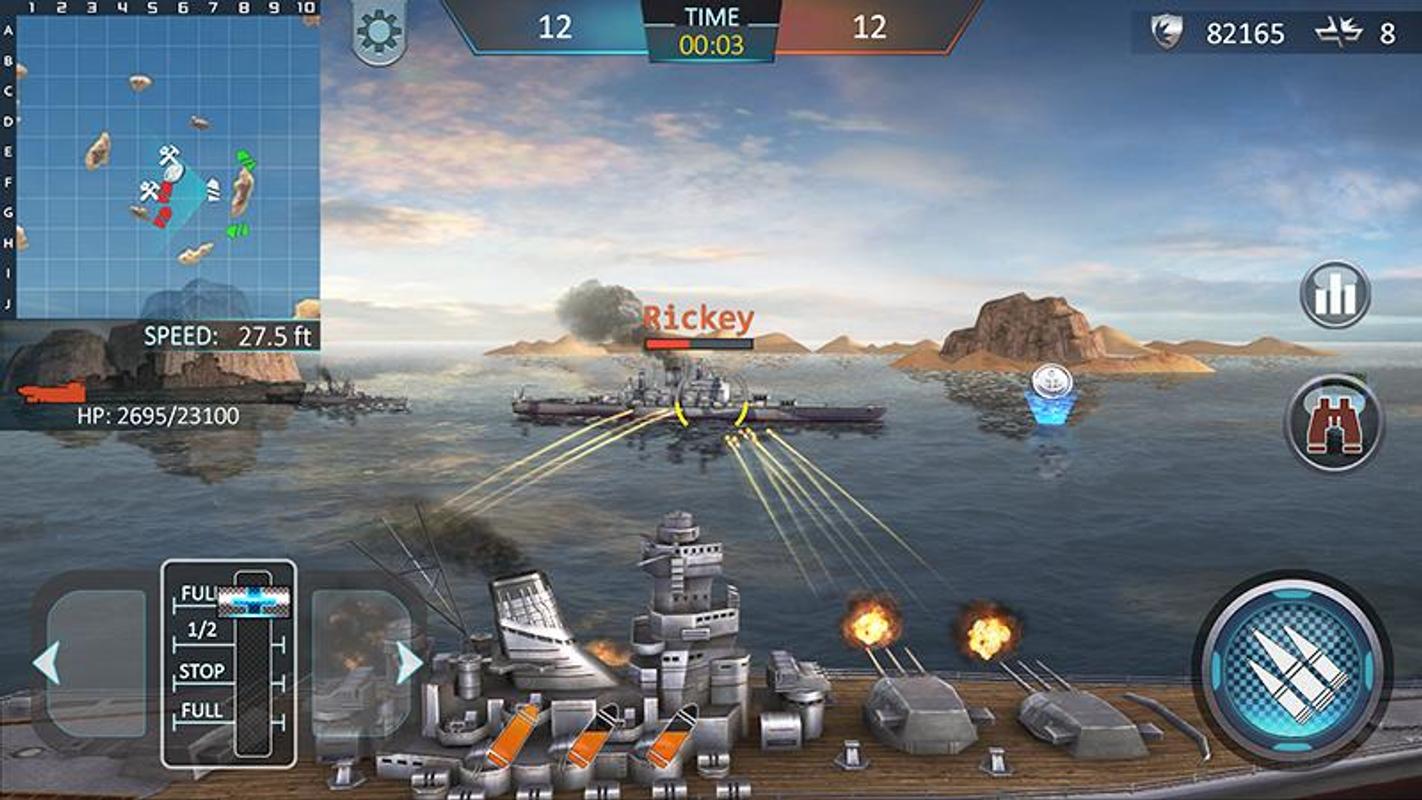Image resolution: width=1422 pixels, height=800 pixels.
Task: Set throttle to STOP
Action: pyautogui.click(x=202, y=671)
